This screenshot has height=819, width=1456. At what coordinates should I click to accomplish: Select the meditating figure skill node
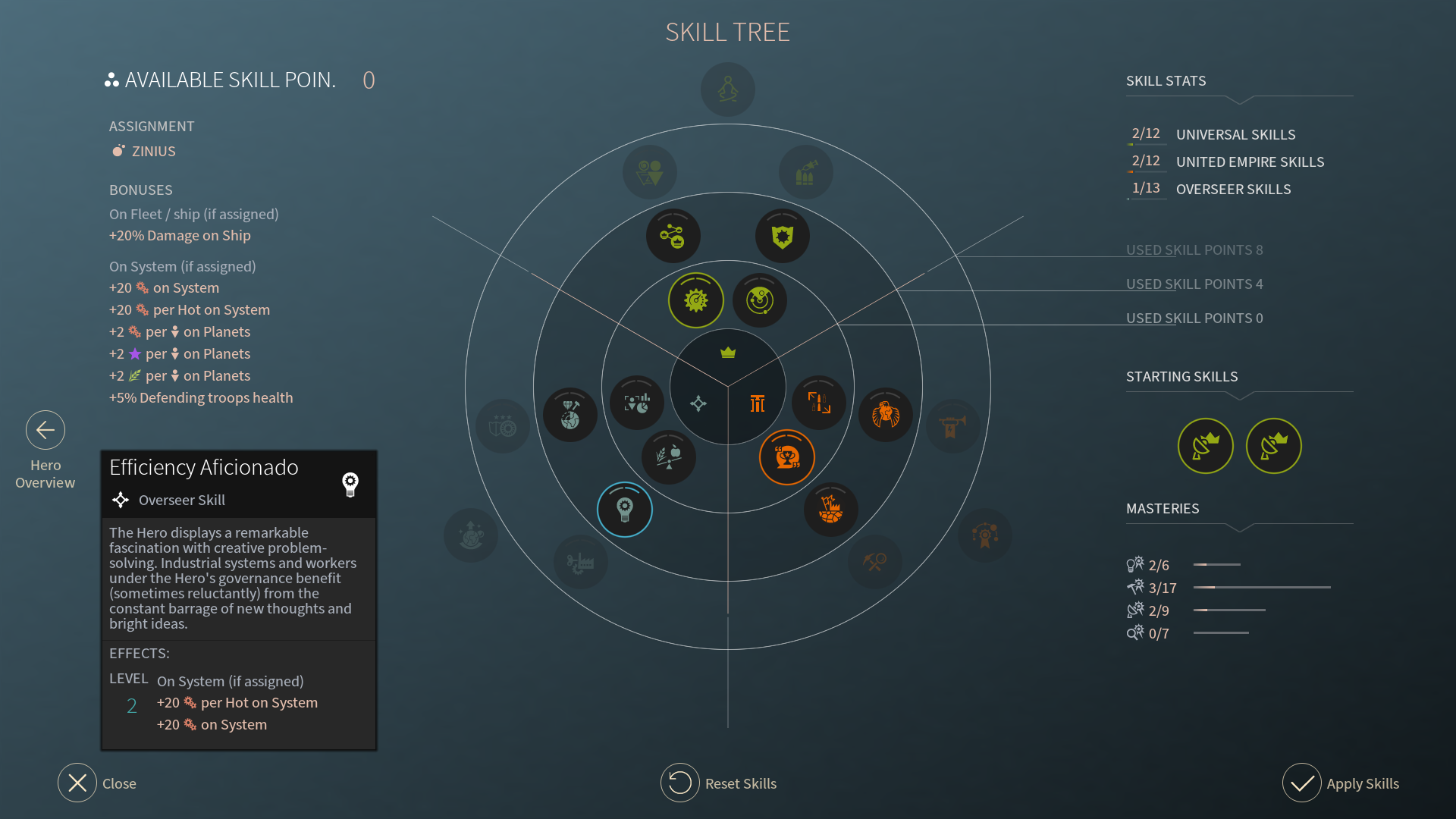728,89
